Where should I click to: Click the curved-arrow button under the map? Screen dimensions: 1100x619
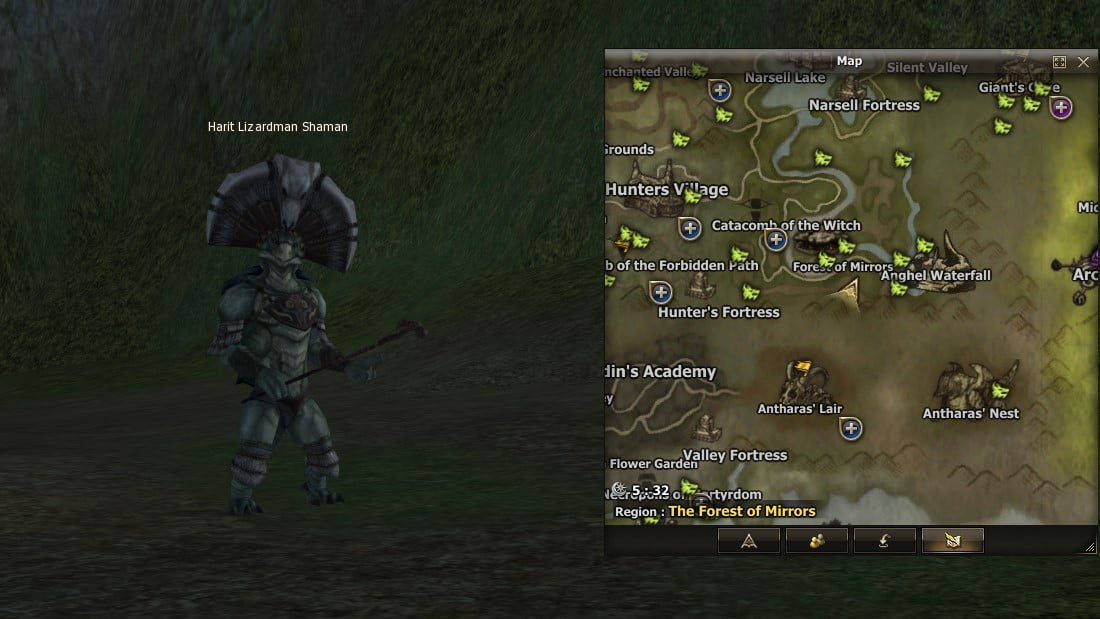pos(885,541)
